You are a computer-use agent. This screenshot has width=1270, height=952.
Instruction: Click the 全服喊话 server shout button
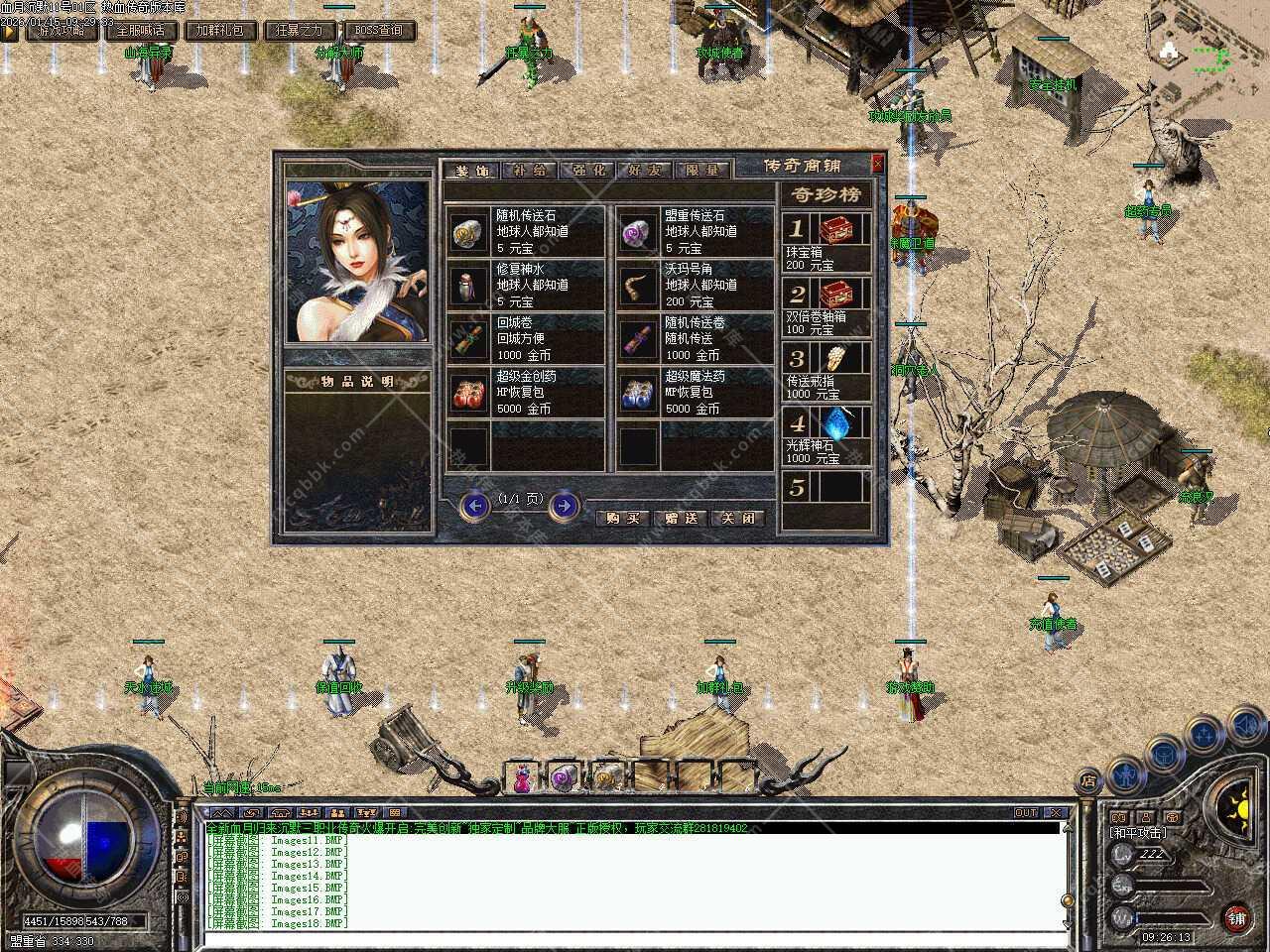tap(141, 31)
